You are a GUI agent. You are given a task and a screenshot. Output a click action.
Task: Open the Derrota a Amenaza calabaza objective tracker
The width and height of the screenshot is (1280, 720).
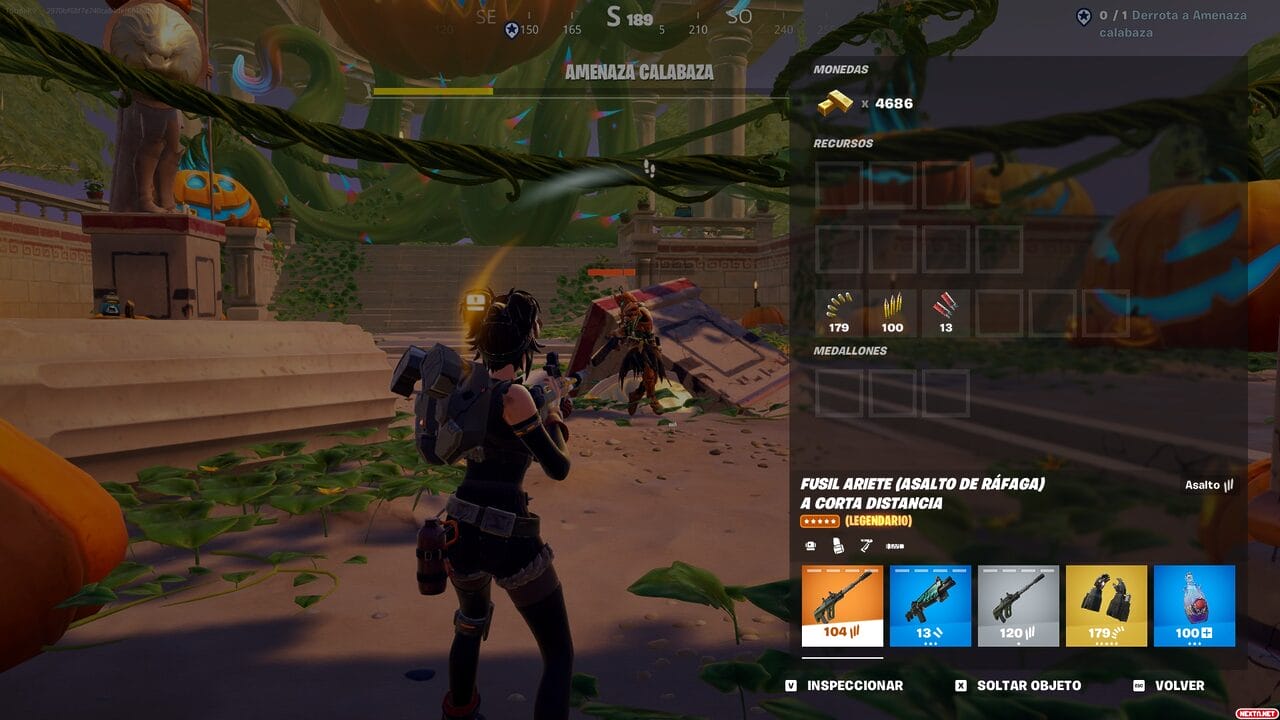coord(1163,23)
